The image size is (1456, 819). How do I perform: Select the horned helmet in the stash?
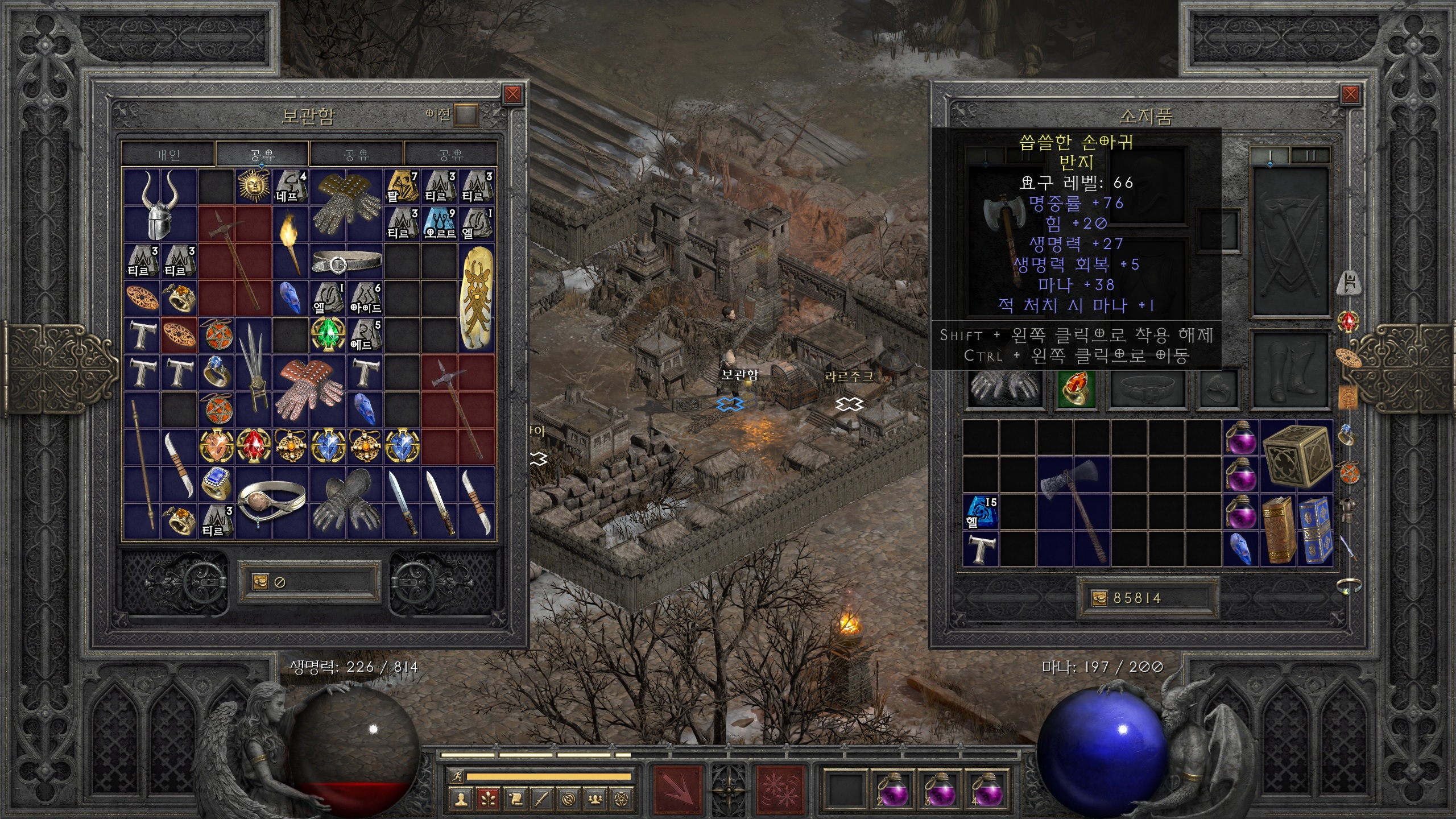[159, 205]
